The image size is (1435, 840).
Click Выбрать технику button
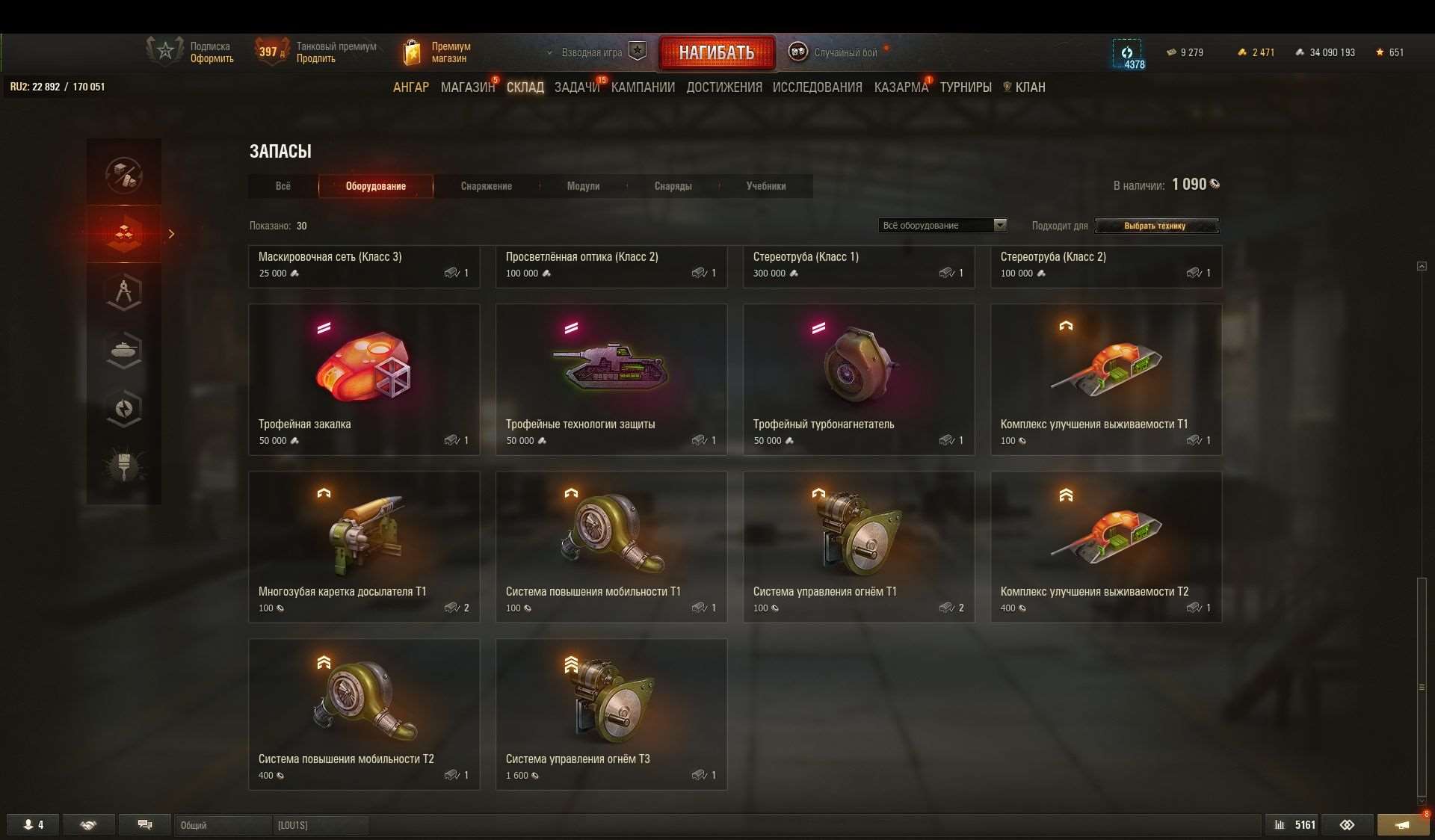pos(1156,226)
